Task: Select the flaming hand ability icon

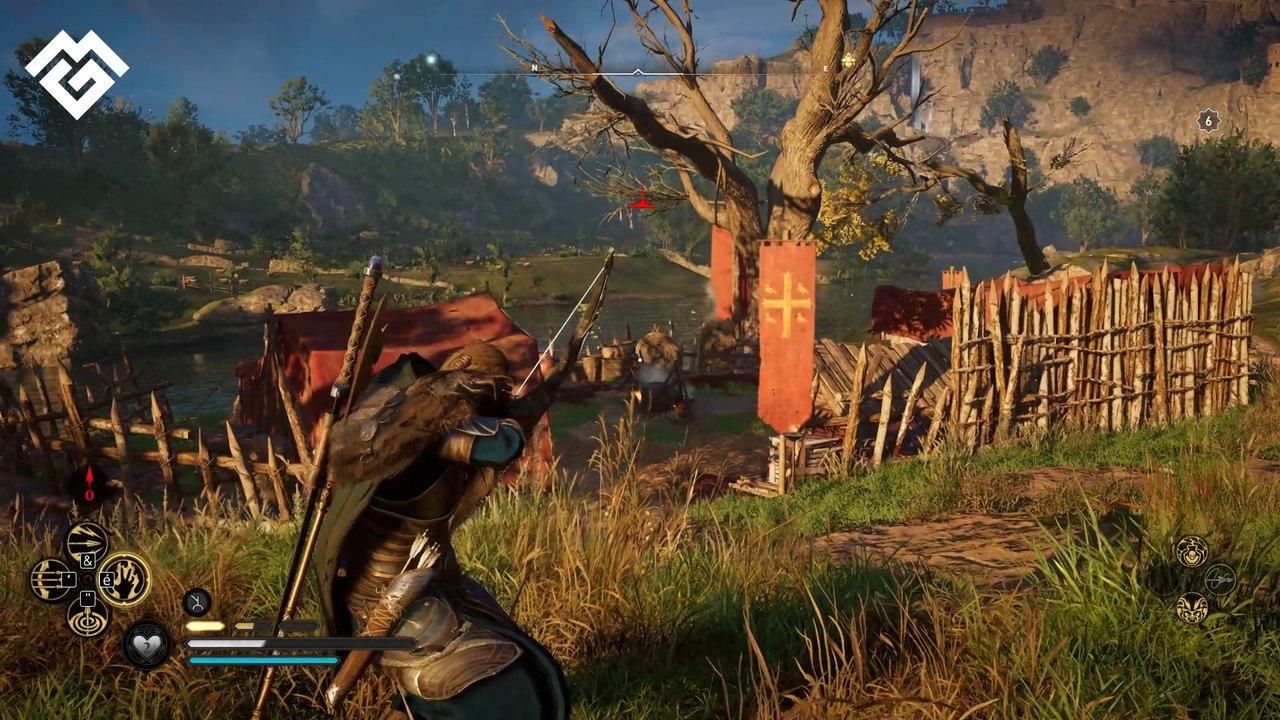Action: [124, 579]
